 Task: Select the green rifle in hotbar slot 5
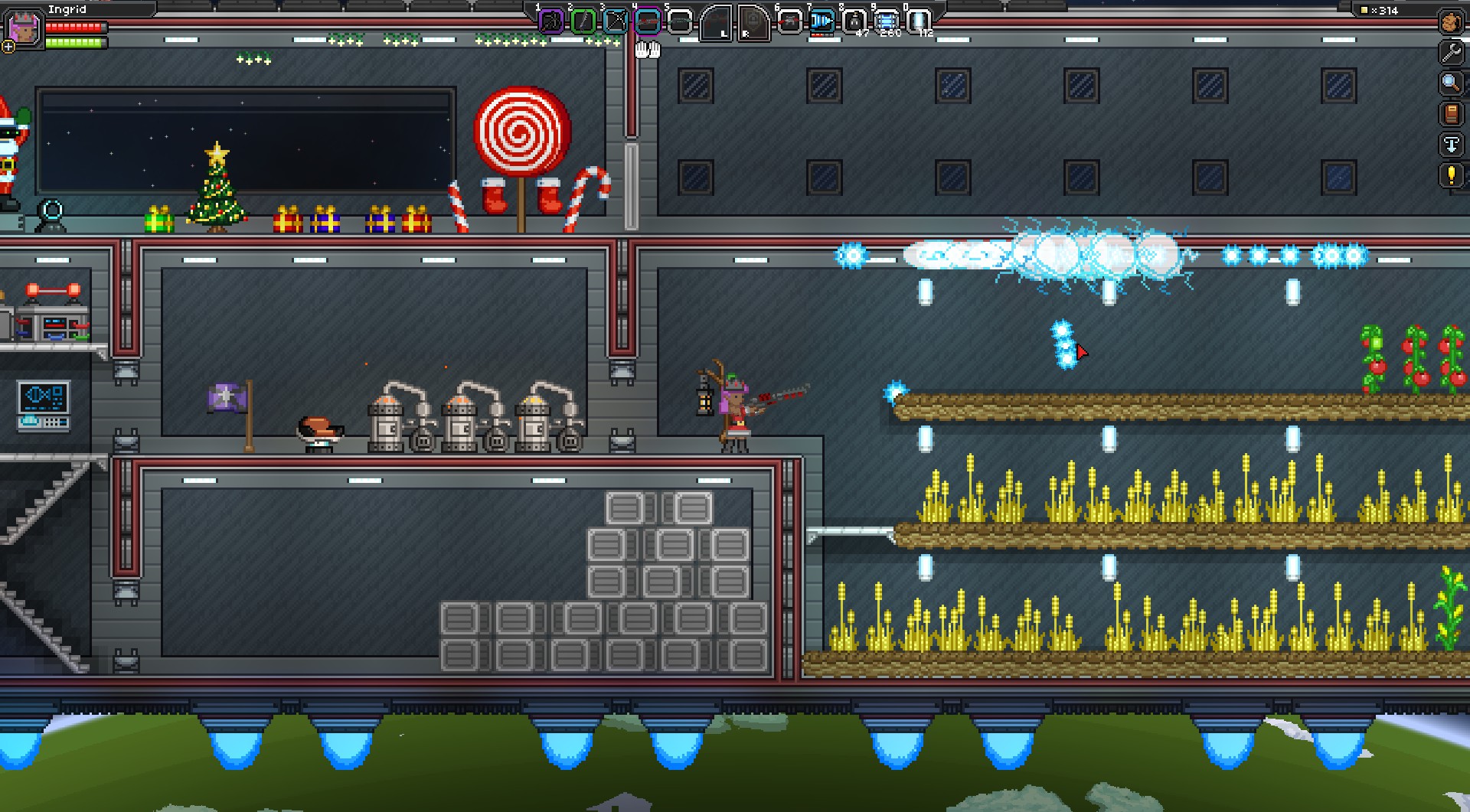click(x=680, y=21)
